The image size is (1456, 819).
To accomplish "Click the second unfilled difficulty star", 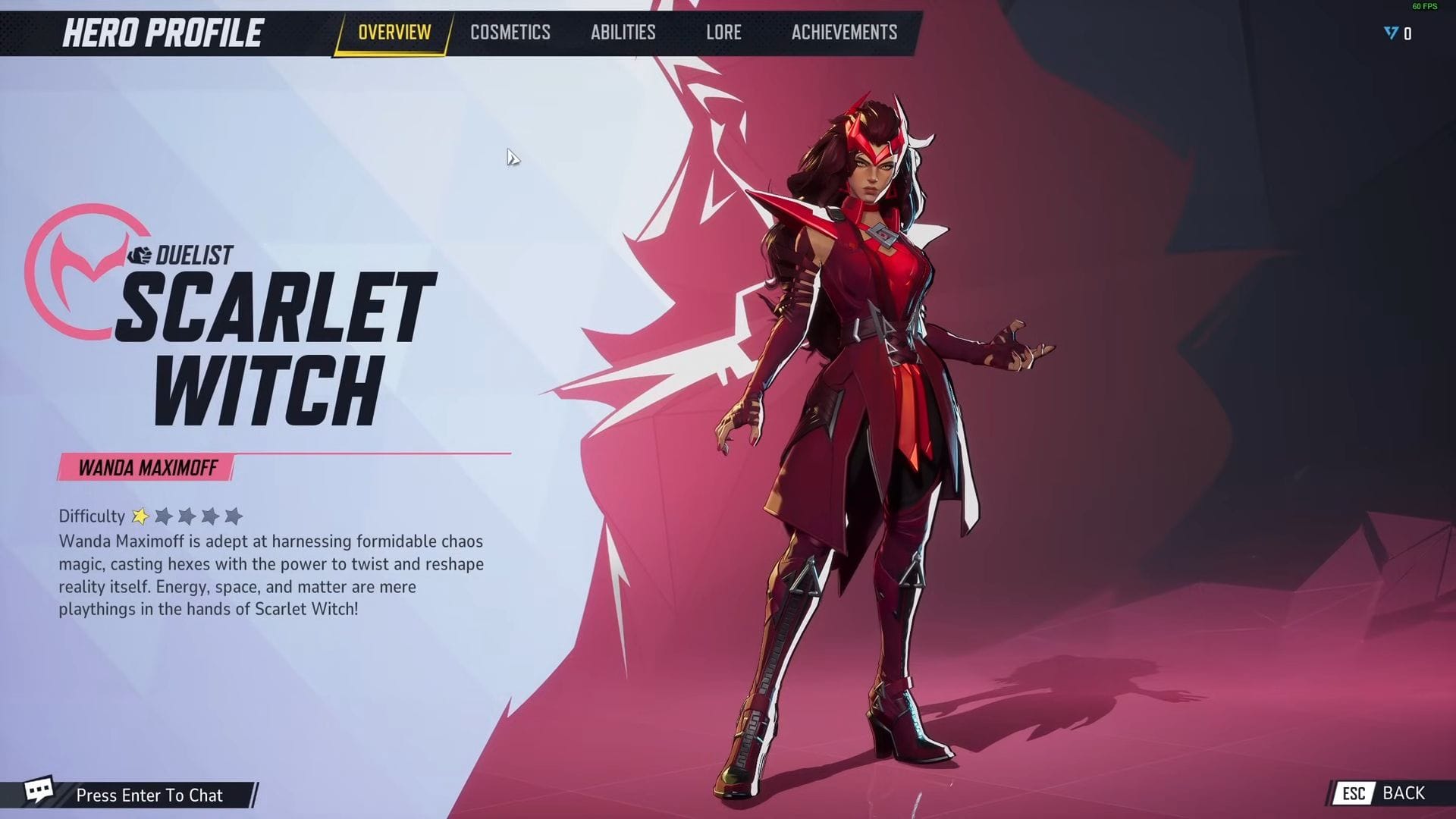I will tap(187, 516).
